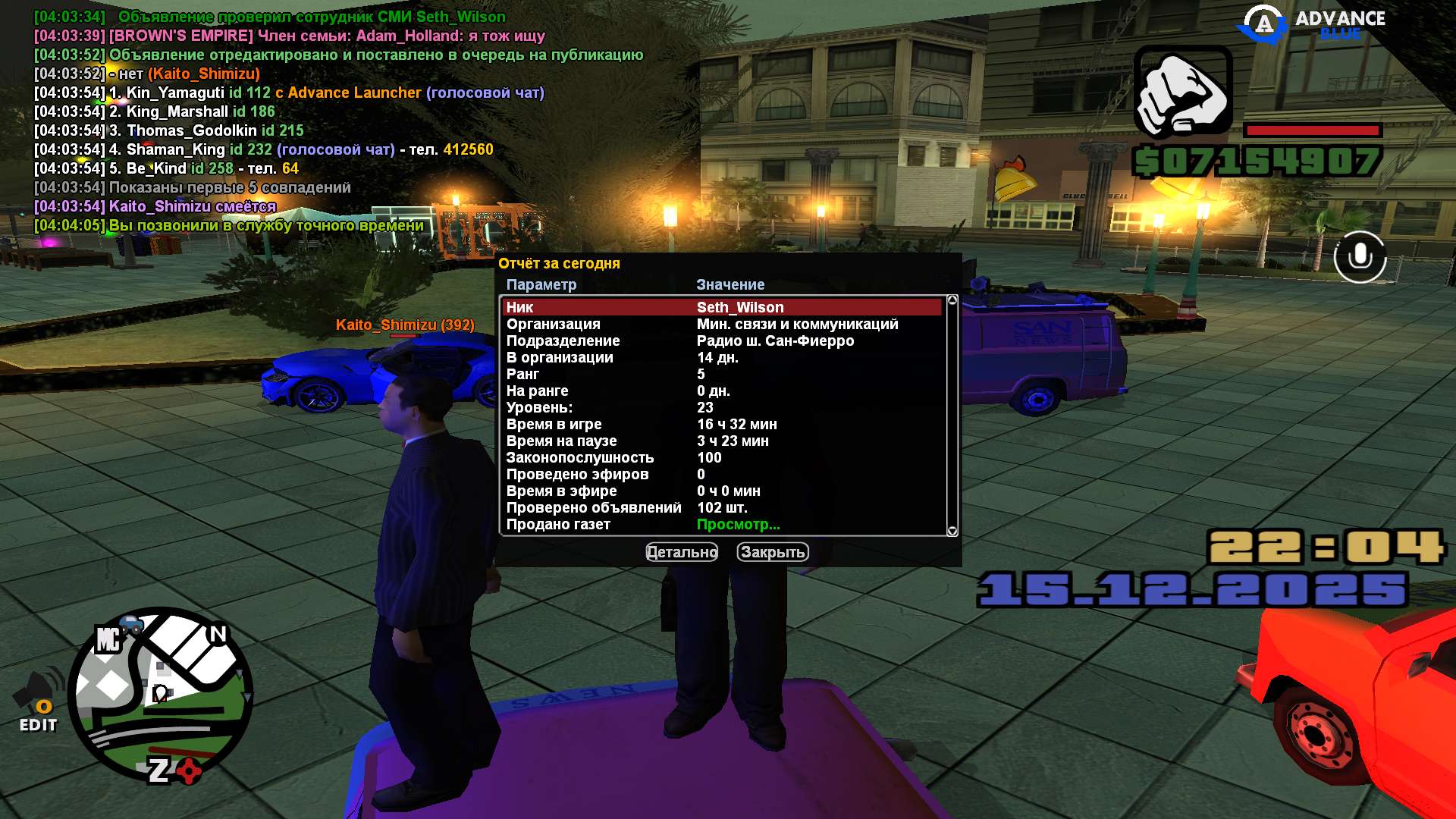Select the Проверено объявлений row
This screenshot has width=1456, height=819.
(720, 507)
